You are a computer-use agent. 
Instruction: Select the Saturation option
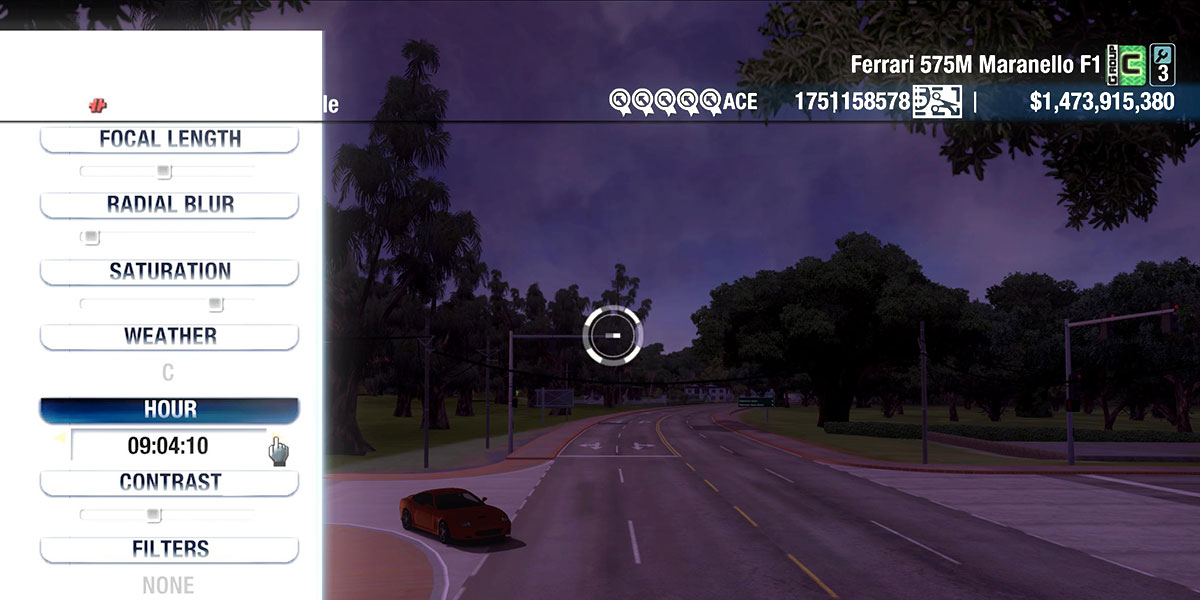point(169,271)
